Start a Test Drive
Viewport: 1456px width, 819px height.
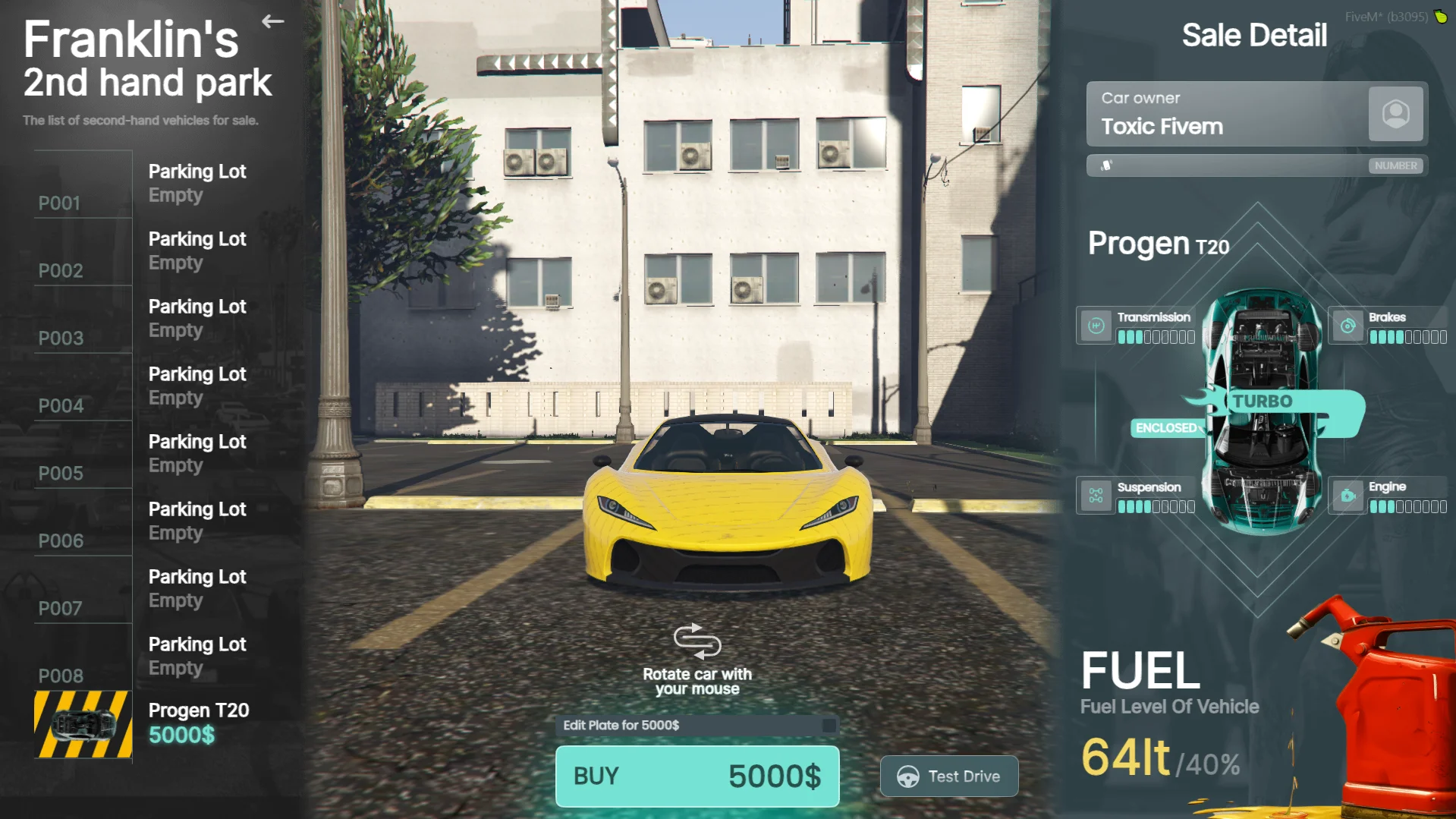[x=948, y=776]
